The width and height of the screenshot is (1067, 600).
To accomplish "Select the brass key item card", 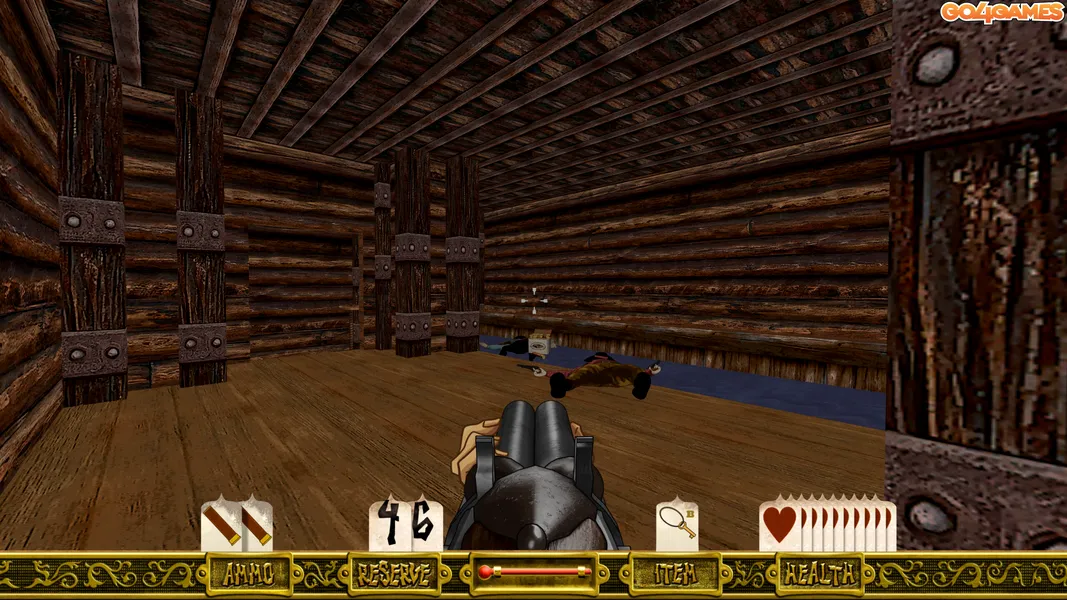I will click(677, 525).
